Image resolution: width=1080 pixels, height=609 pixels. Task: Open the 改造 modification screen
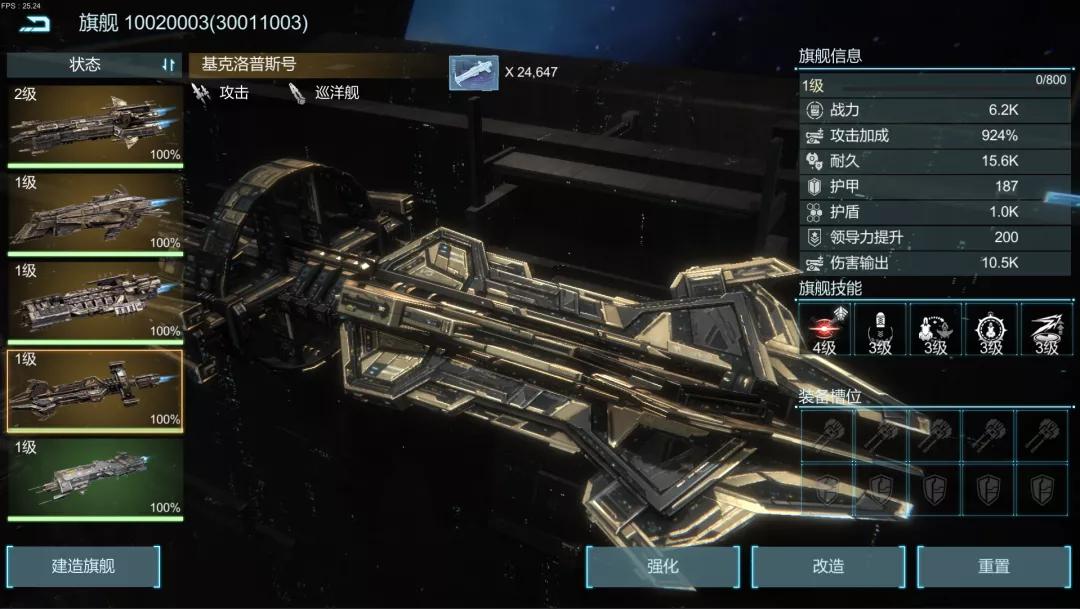[829, 566]
